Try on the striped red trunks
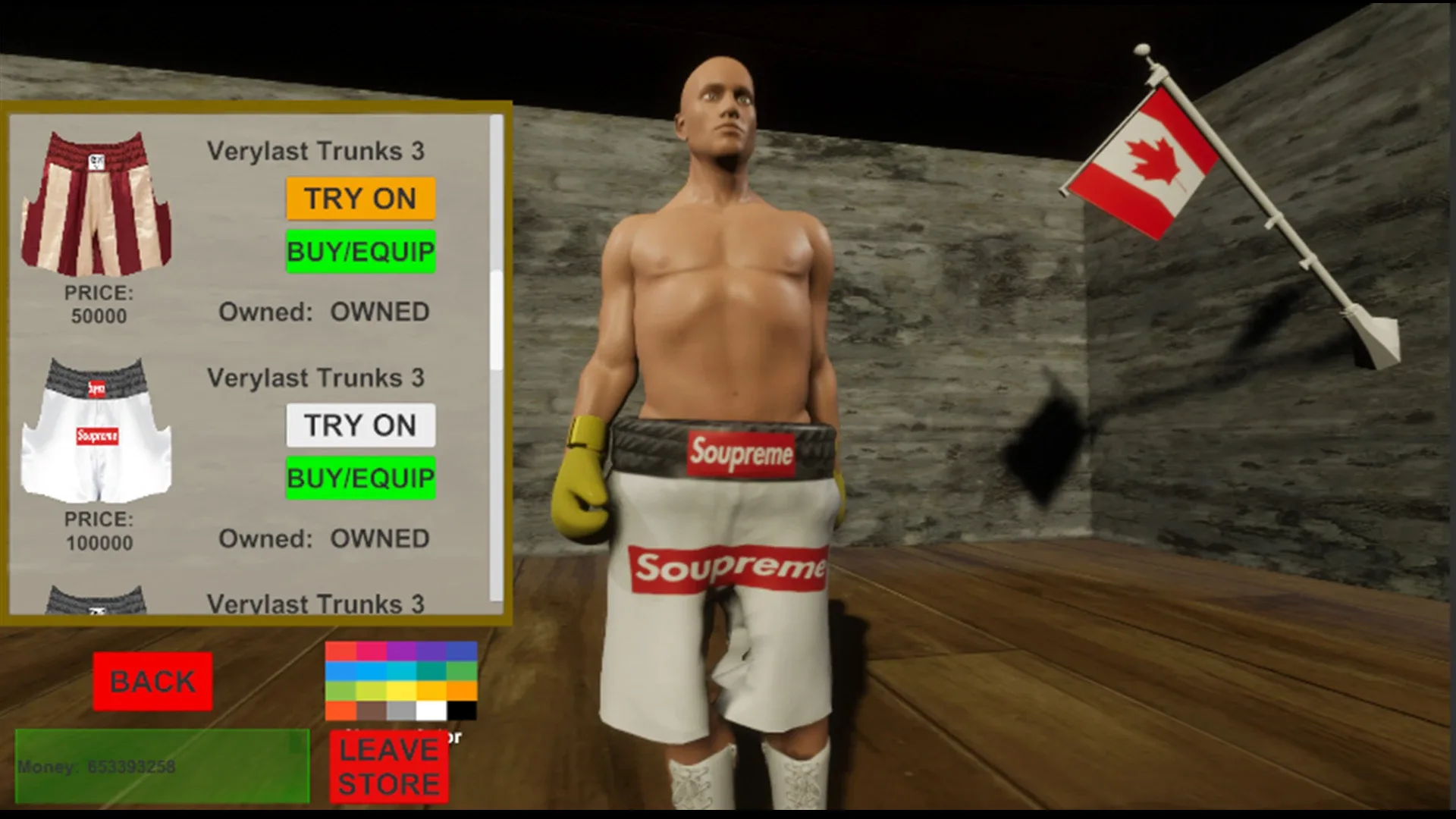 360,199
